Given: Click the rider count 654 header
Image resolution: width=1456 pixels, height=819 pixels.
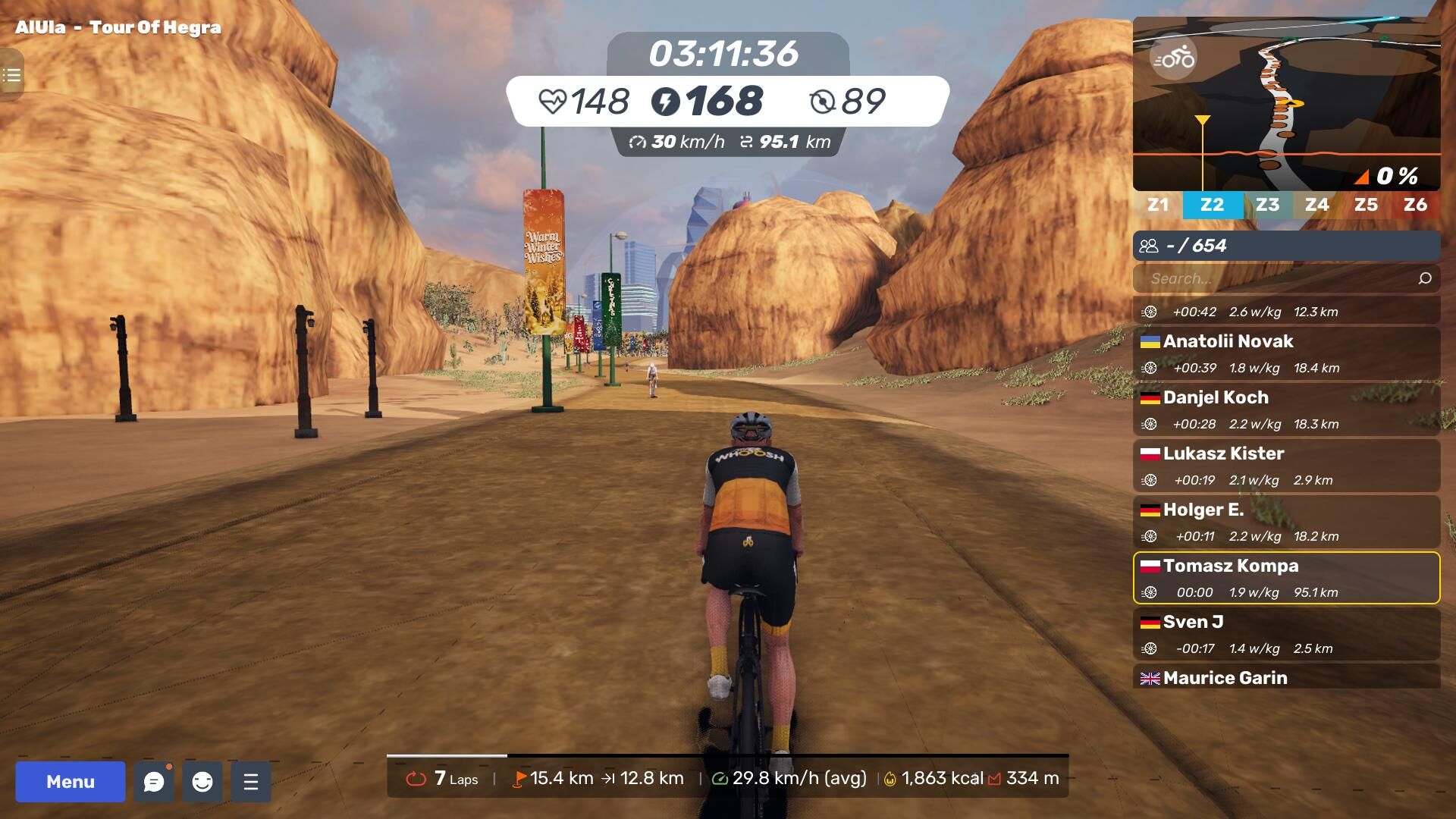Looking at the screenshot, I should 1286,246.
